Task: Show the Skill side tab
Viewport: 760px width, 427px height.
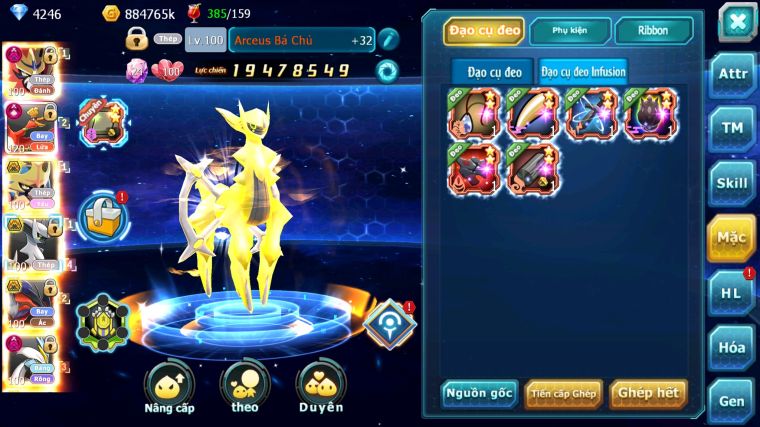Action: click(730, 183)
